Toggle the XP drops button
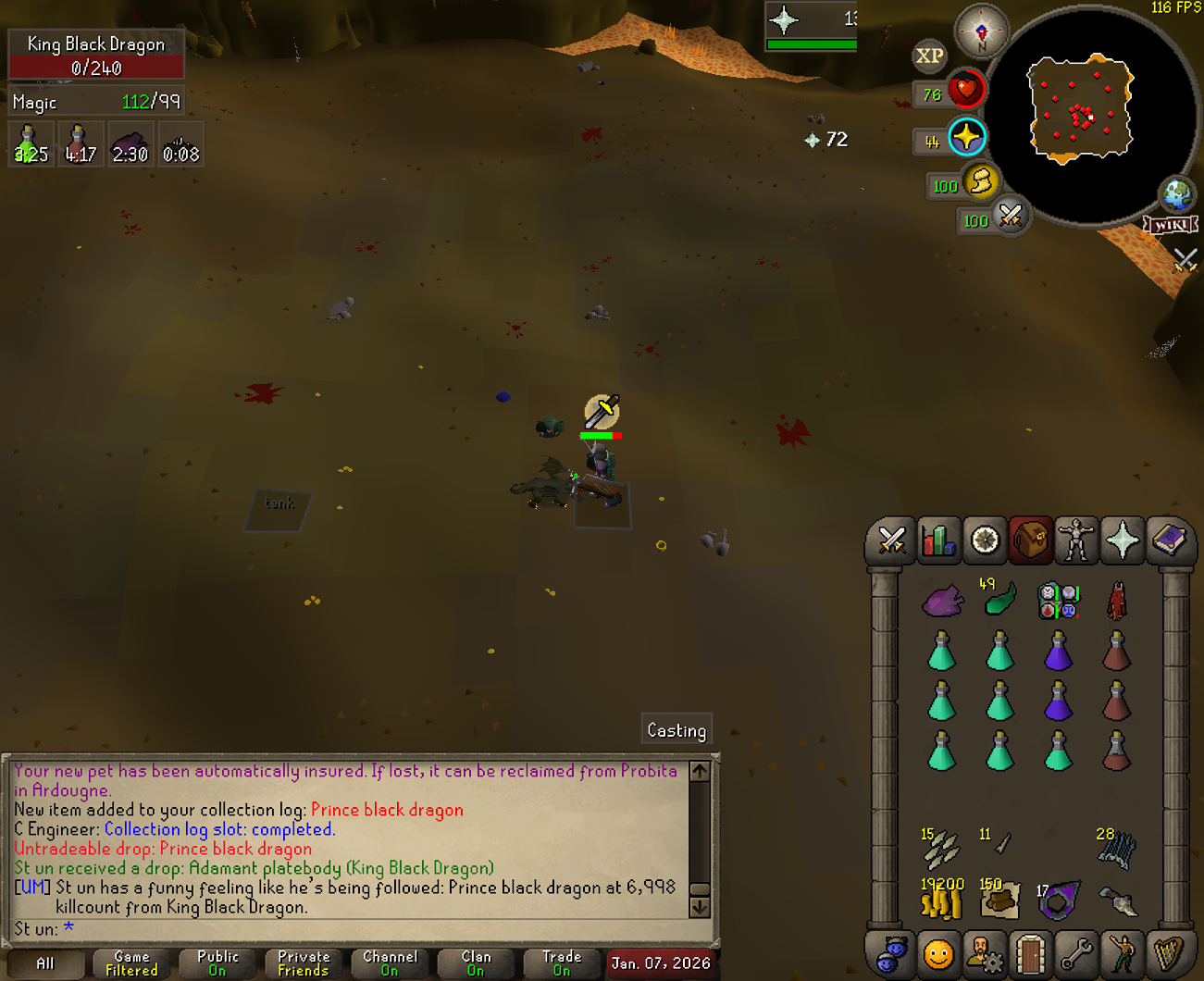The width and height of the screenshot is (1204, 981). (929, 56)
